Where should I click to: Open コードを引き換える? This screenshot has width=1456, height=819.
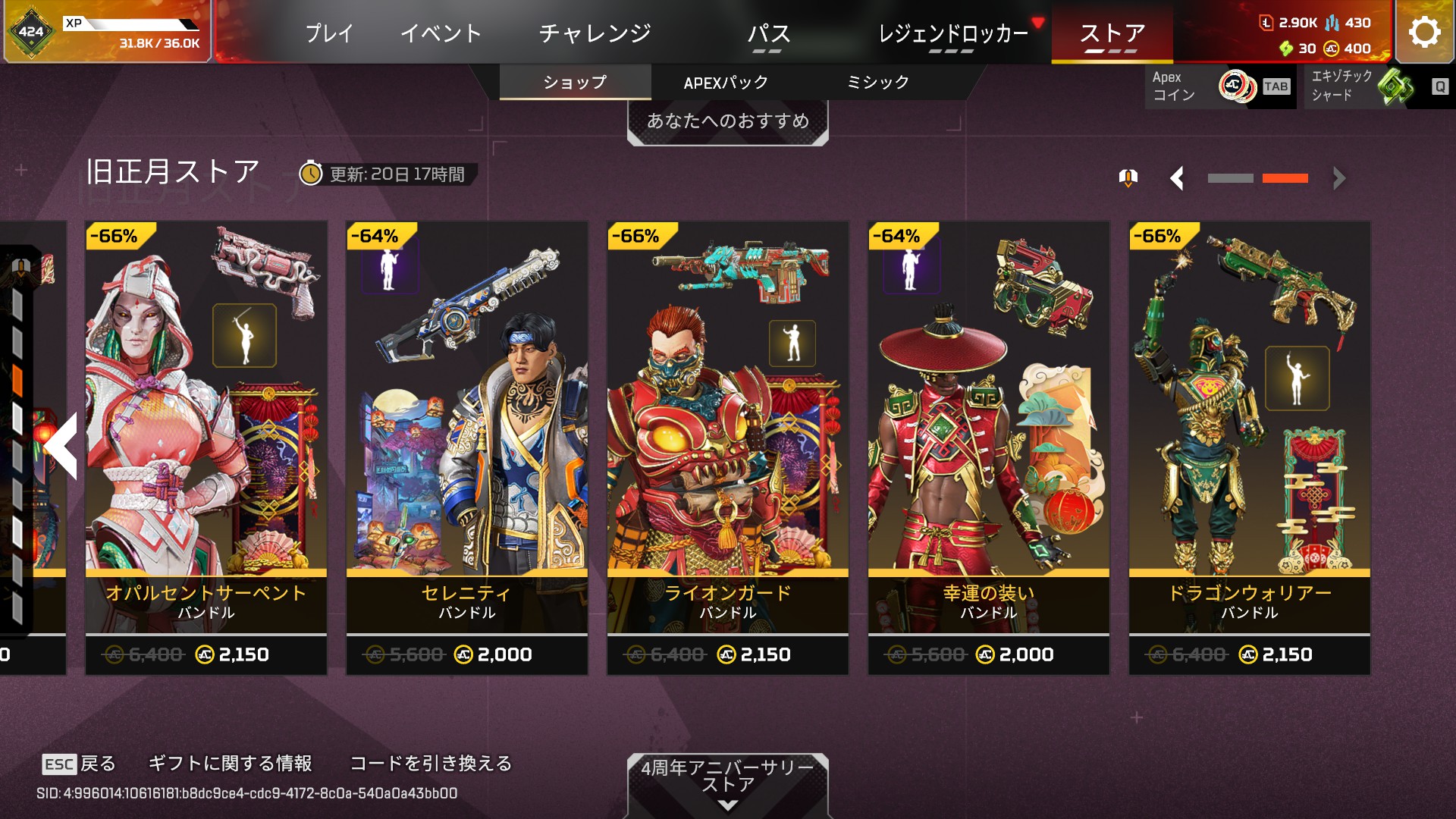coord(431,763)
